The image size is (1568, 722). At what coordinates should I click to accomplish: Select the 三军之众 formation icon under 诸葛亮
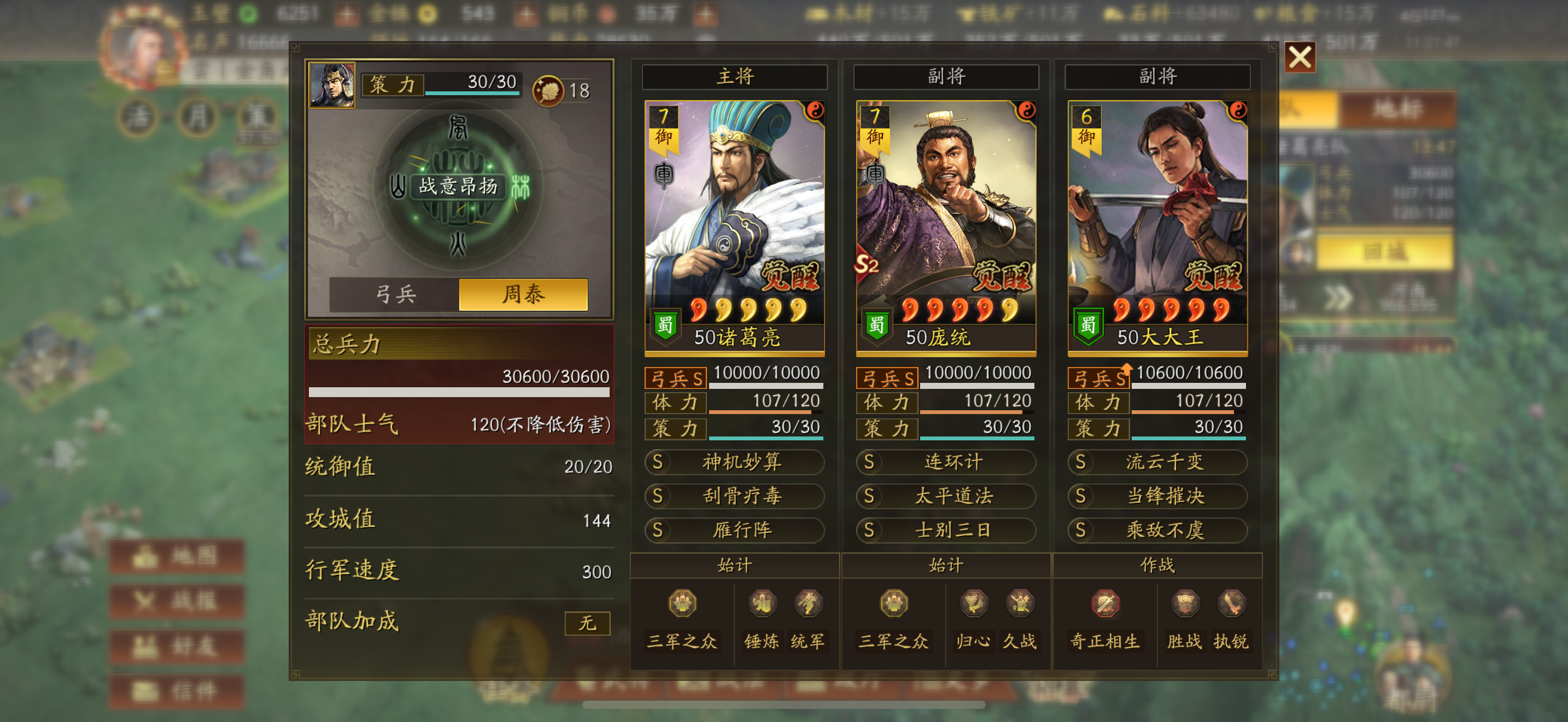tap(682, 604)
